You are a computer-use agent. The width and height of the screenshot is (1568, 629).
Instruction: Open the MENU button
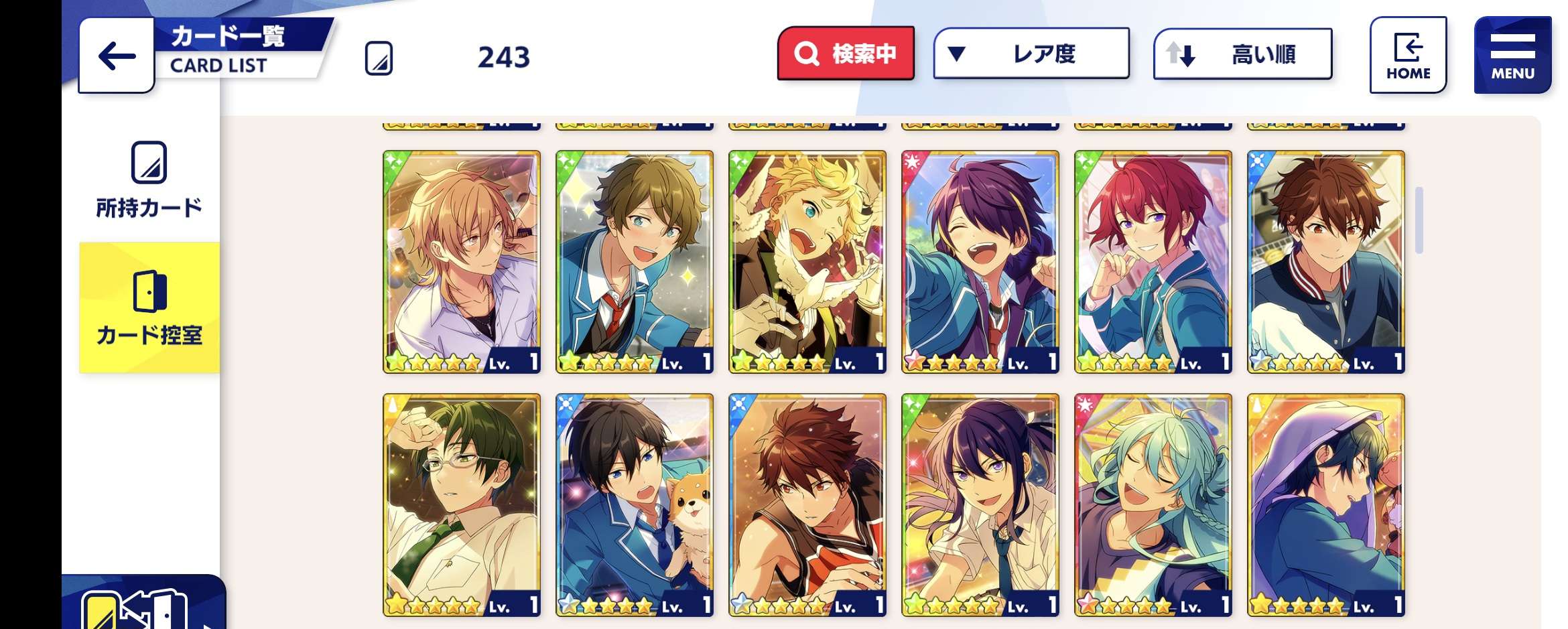pos(1512,56)
